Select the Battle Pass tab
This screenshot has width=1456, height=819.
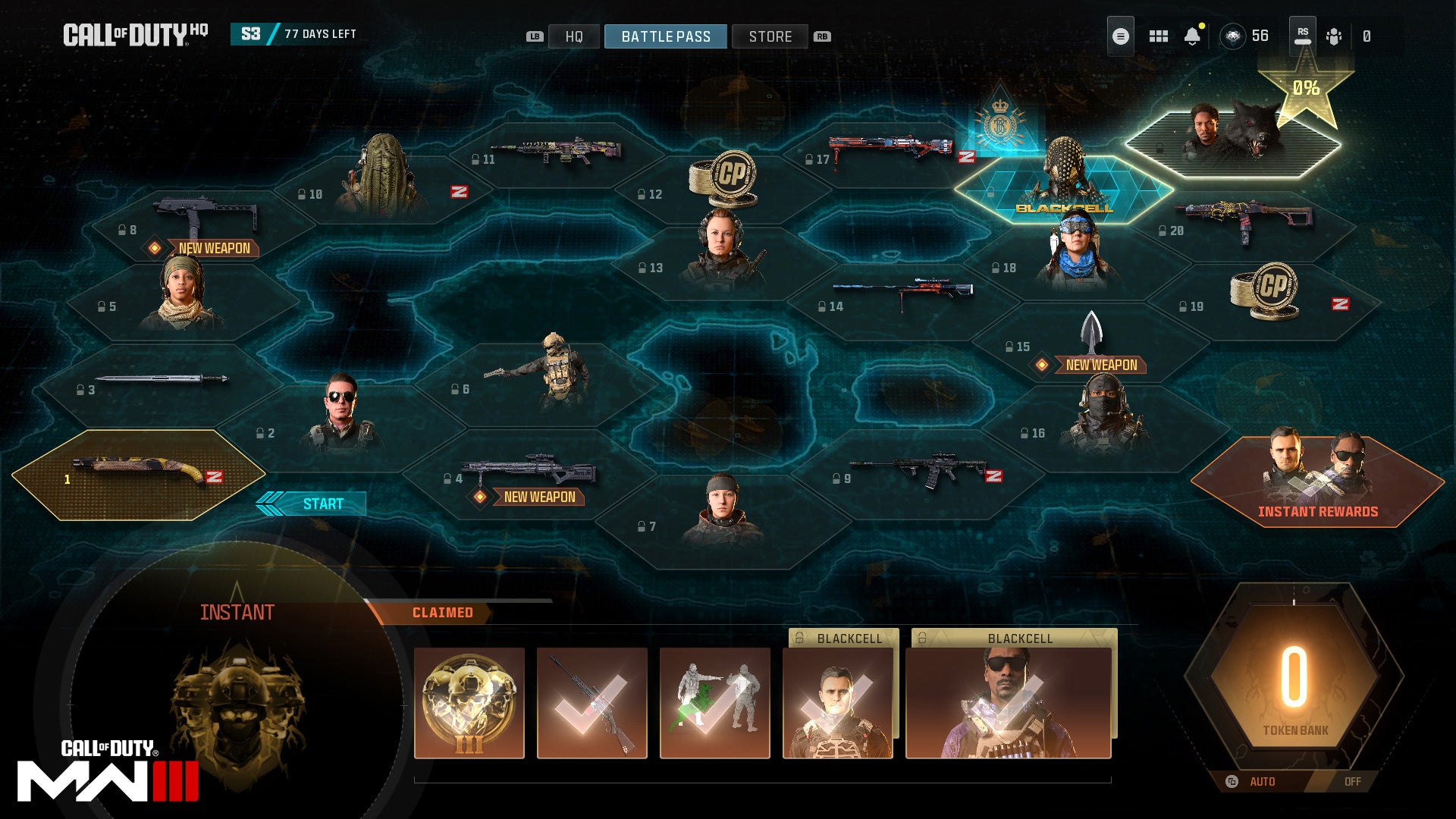[665, 36]
